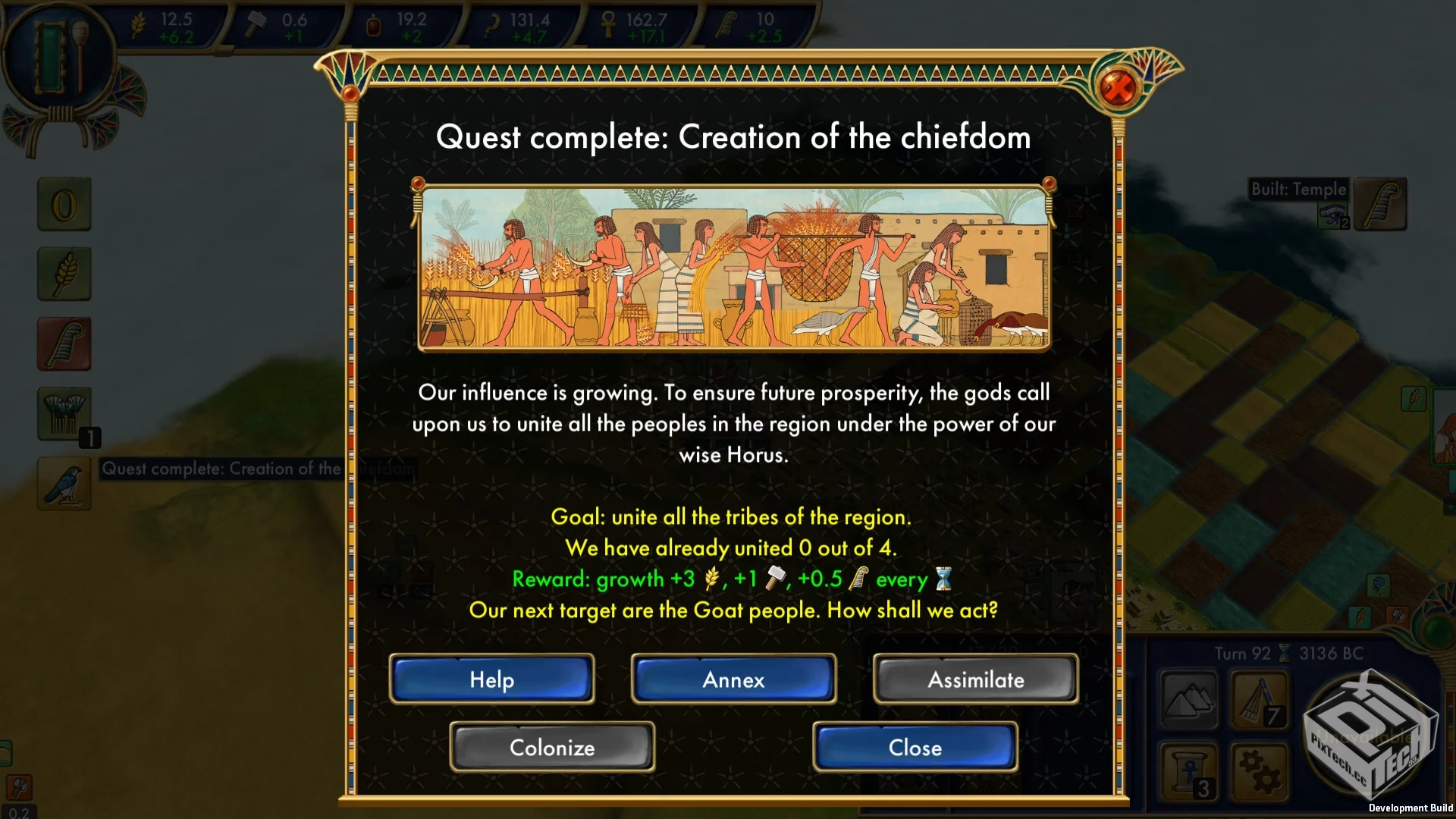Dismiss dialog with red X button
This screenshot has width=1456, height=819.
click(1117, 87)
